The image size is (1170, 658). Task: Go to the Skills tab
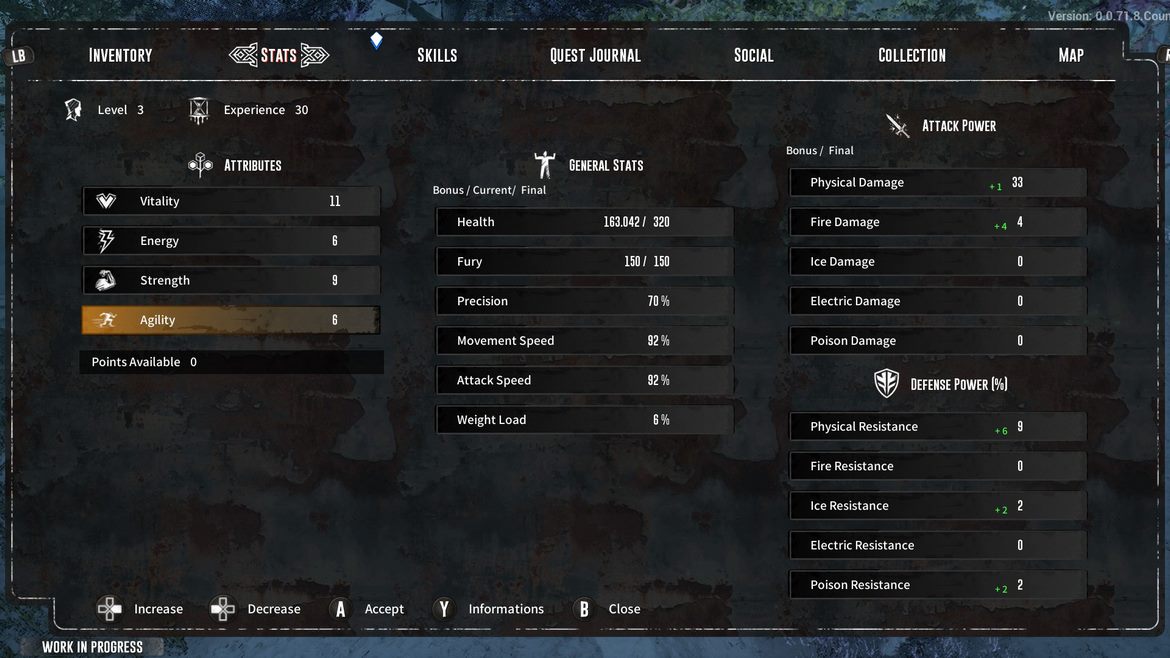[x=437, y=55]
